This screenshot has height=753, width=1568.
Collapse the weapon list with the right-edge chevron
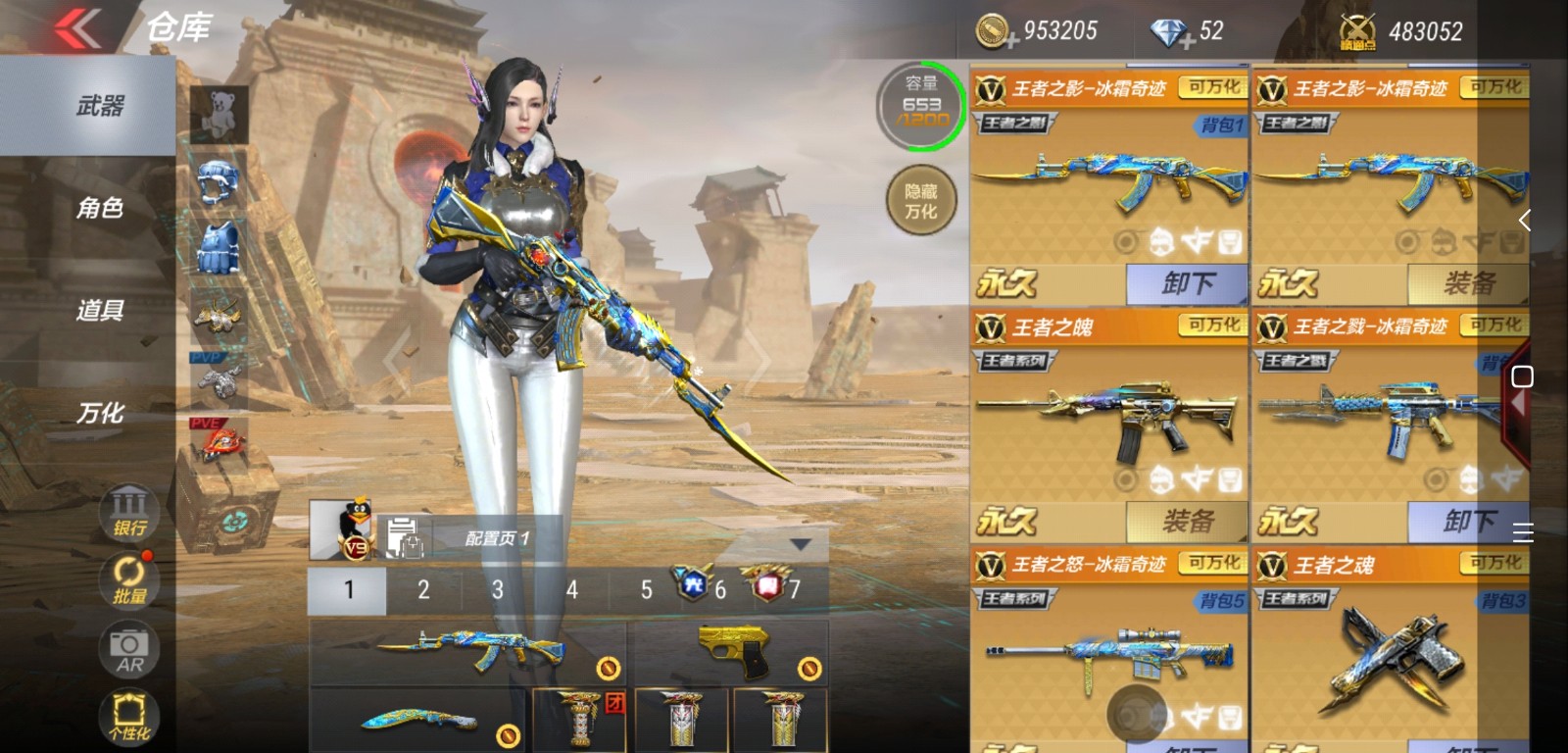tap(1526, 220)
